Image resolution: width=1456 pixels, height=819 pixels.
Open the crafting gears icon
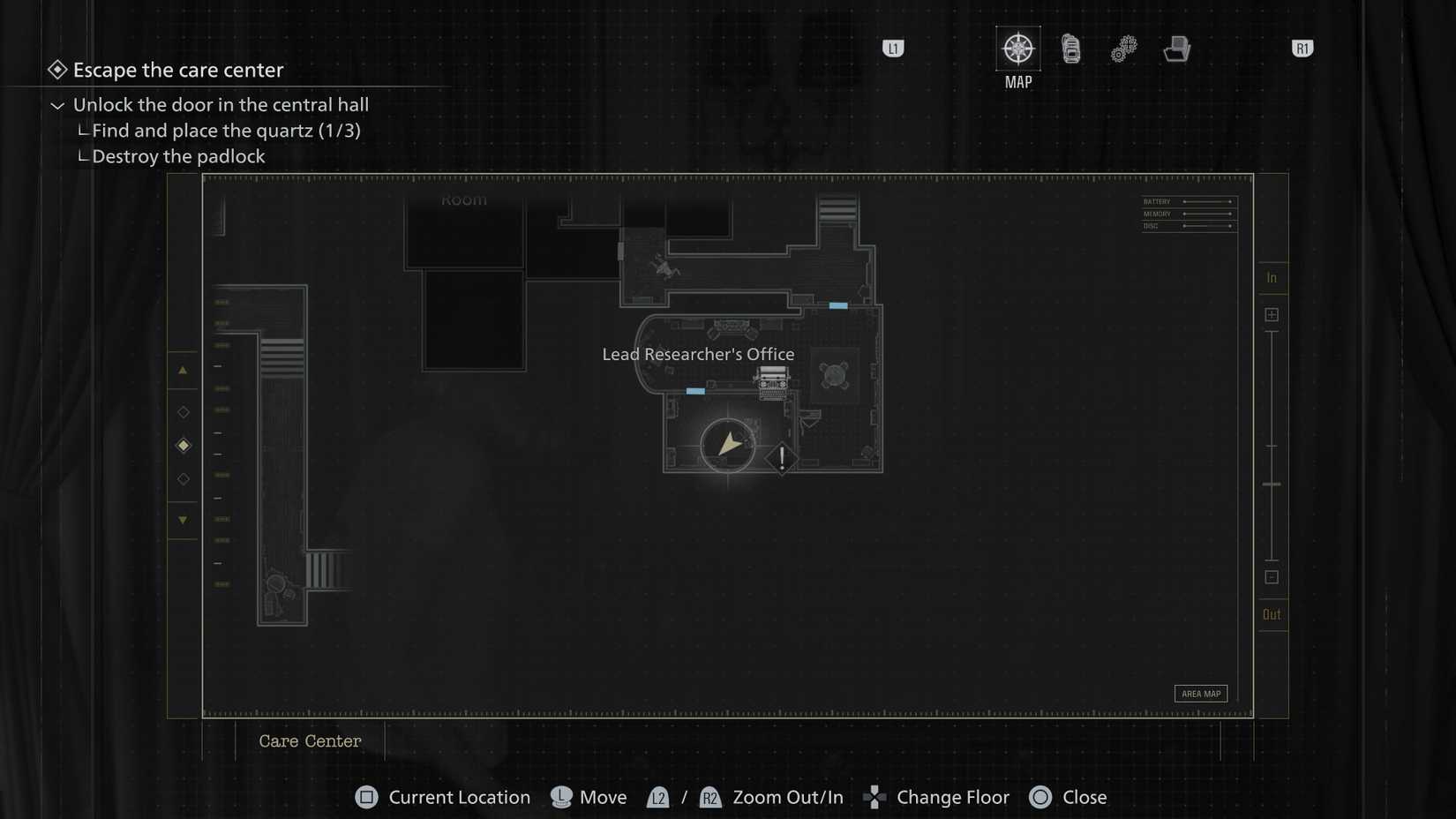coord(1123,49)
